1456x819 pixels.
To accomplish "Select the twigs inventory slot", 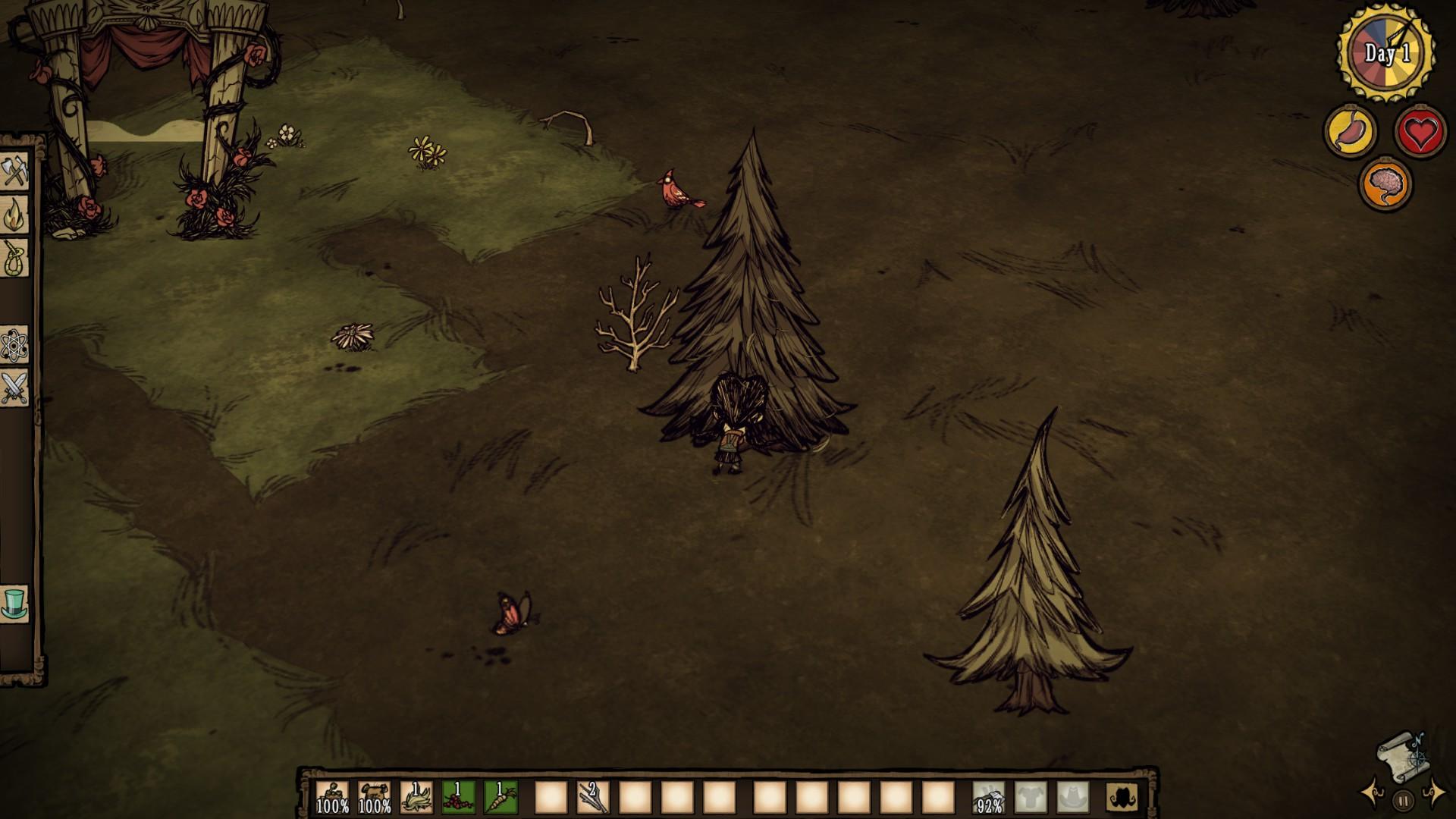I will click(593, 797).
